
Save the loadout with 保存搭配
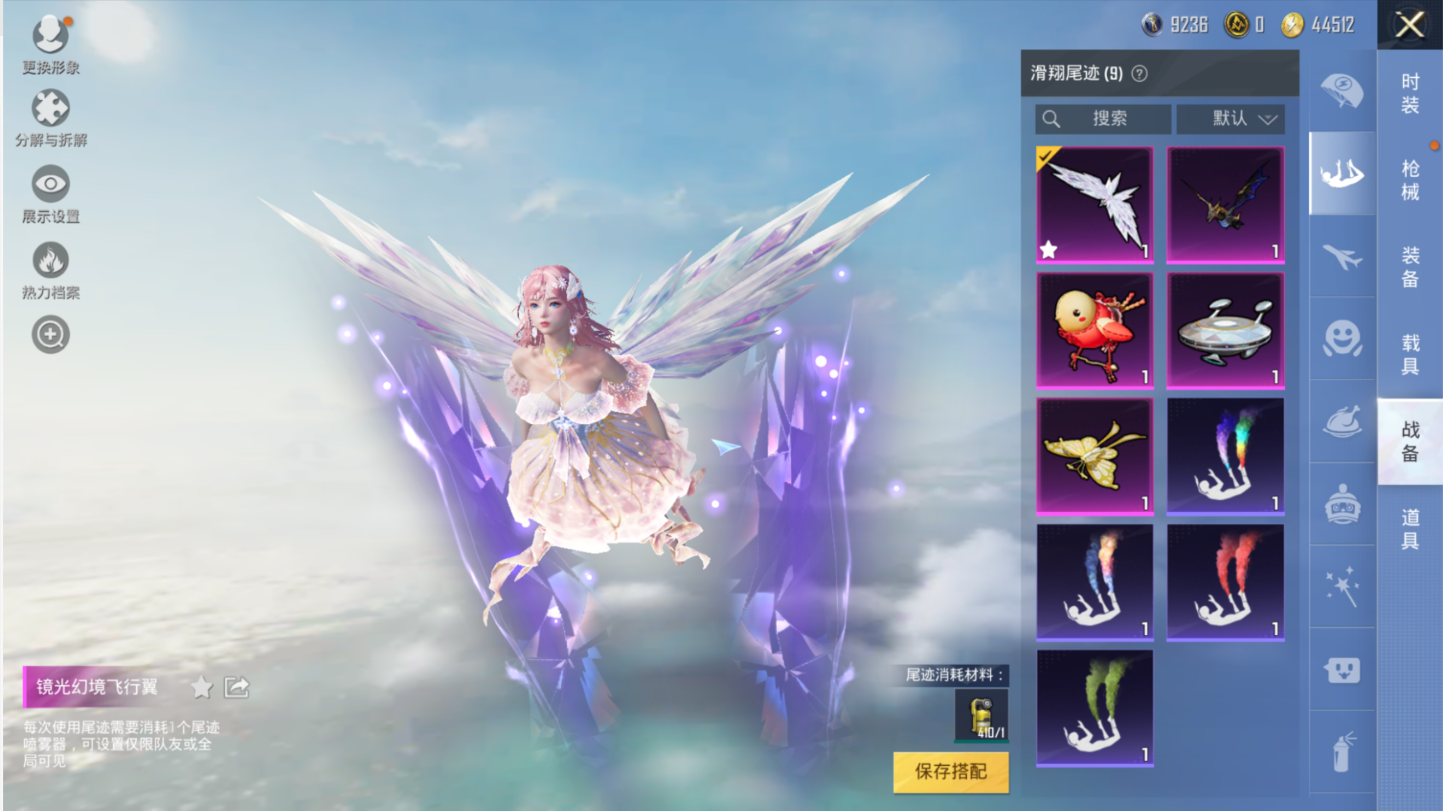(x=950, y=772)
